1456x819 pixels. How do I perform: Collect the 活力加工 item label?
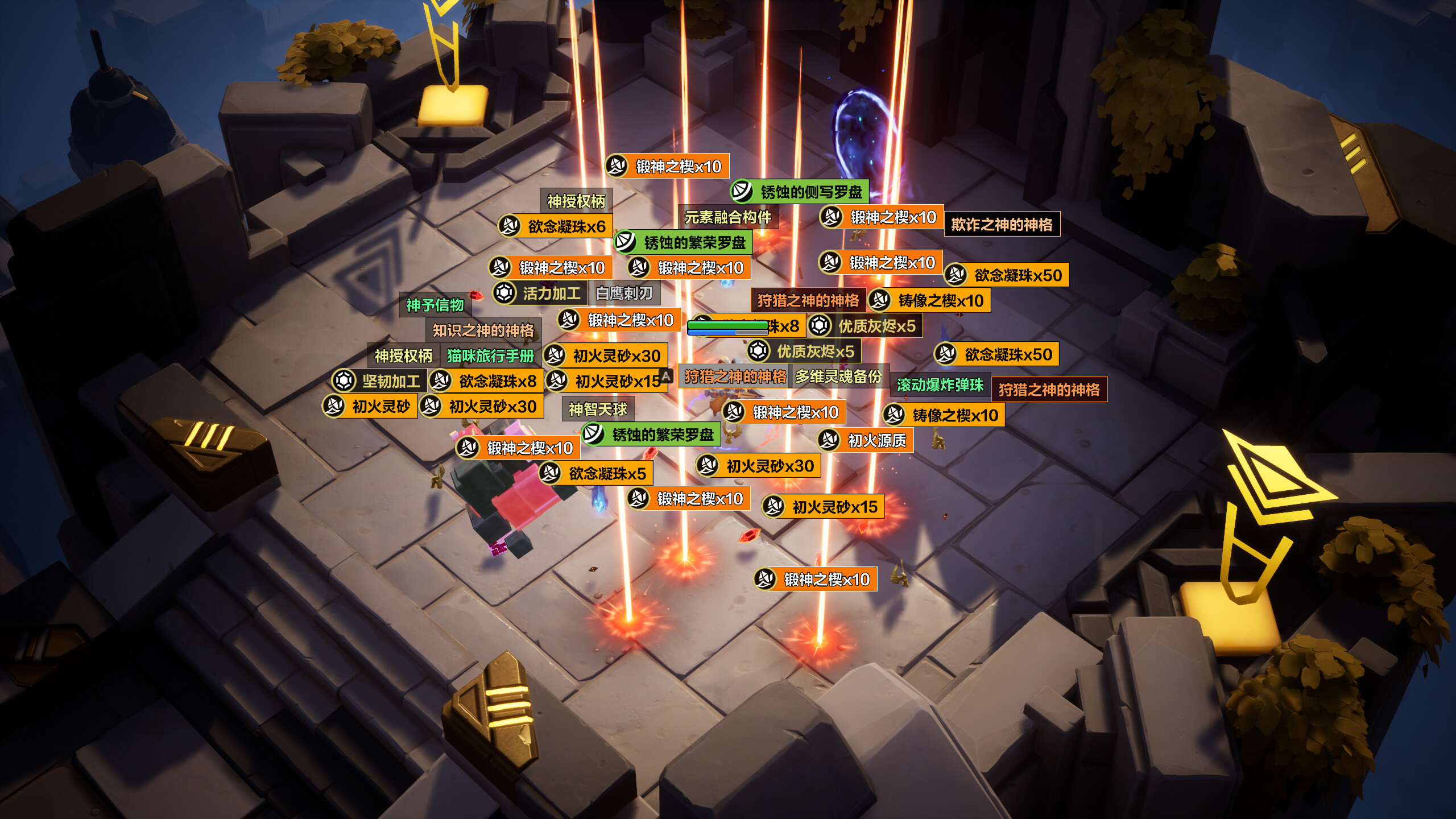click(x=551, y=293)
